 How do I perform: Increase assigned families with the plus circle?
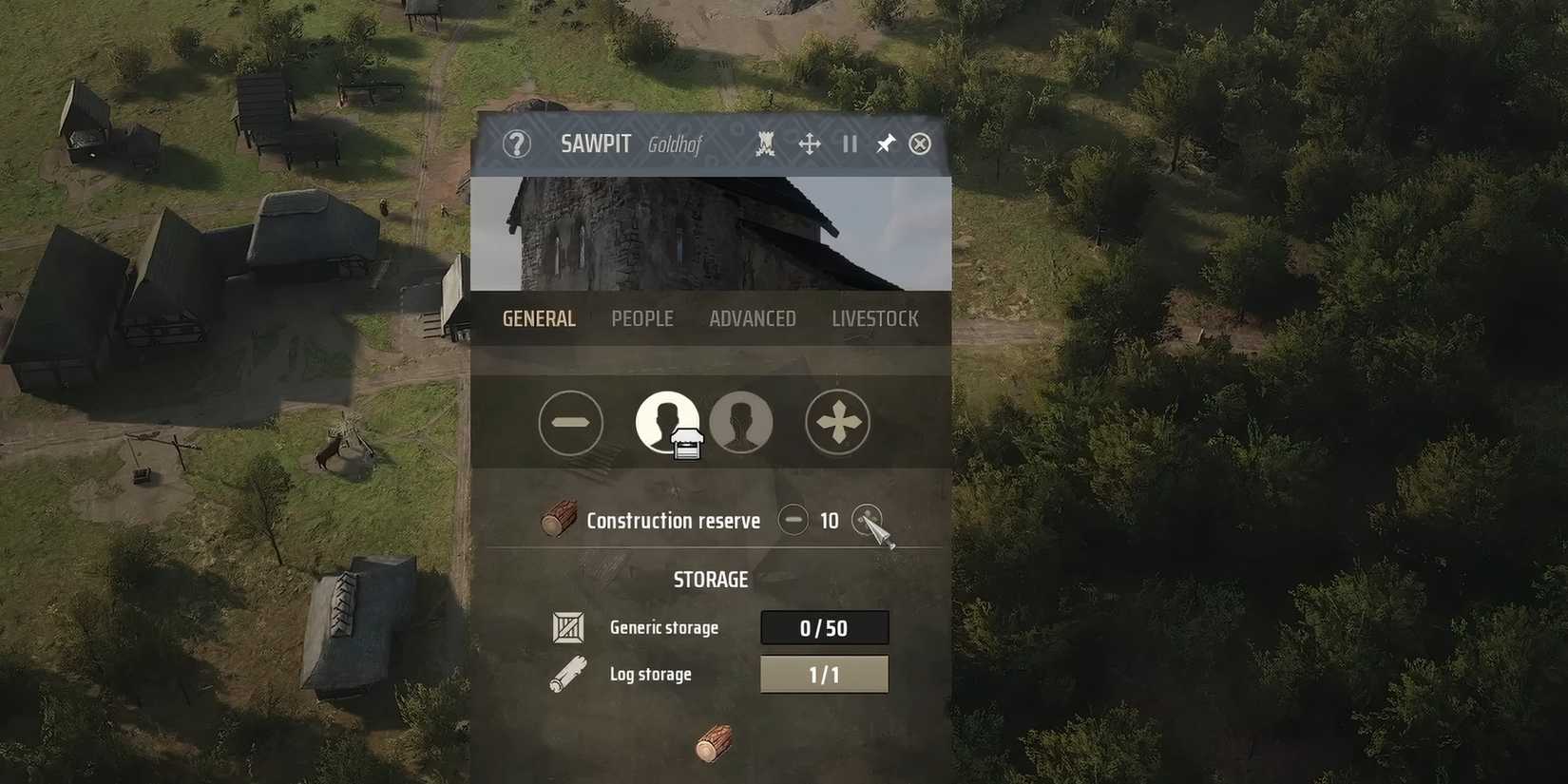click(x=837, y=423)
